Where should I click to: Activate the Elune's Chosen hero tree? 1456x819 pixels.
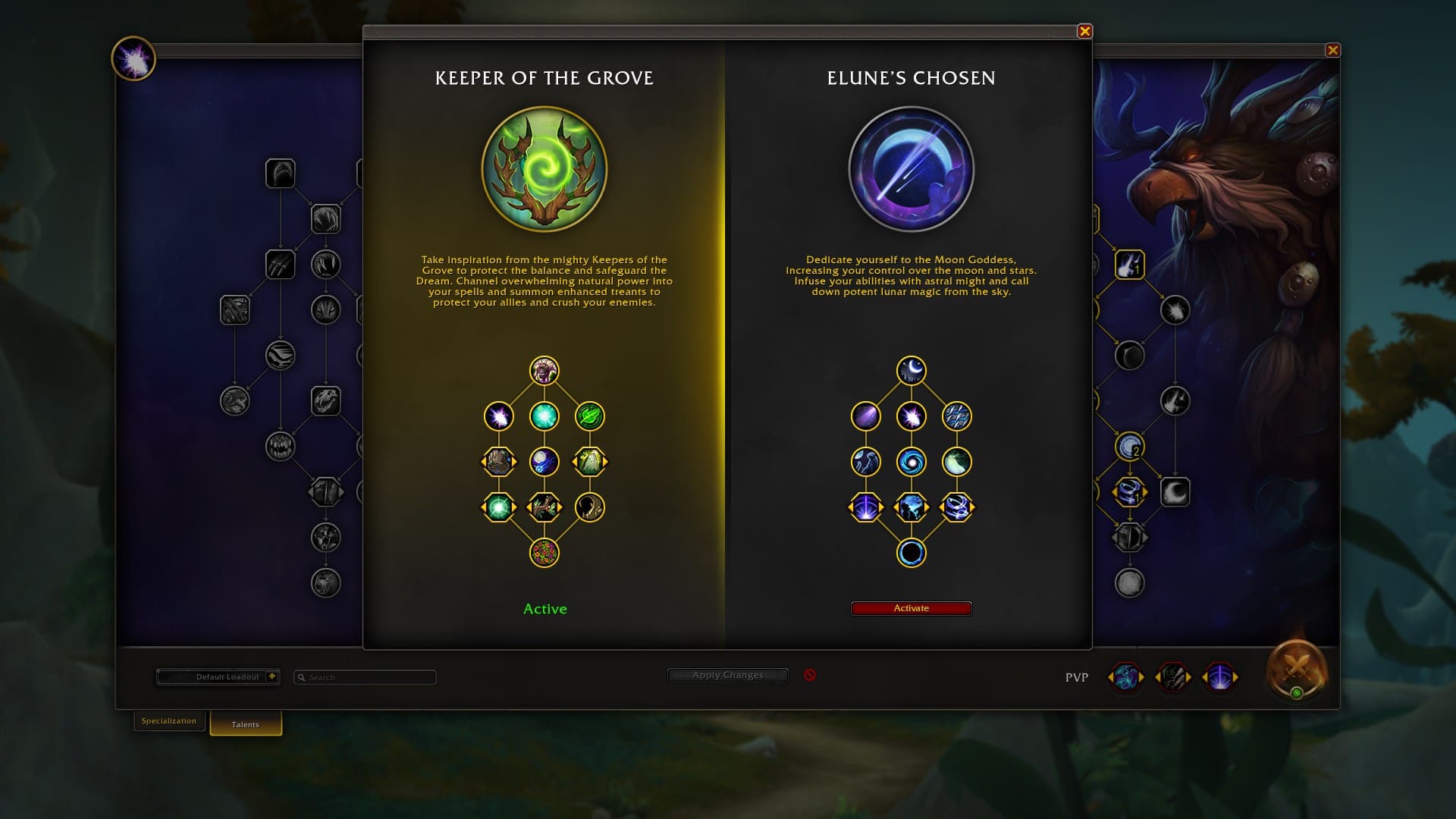(x=911, y=608)
